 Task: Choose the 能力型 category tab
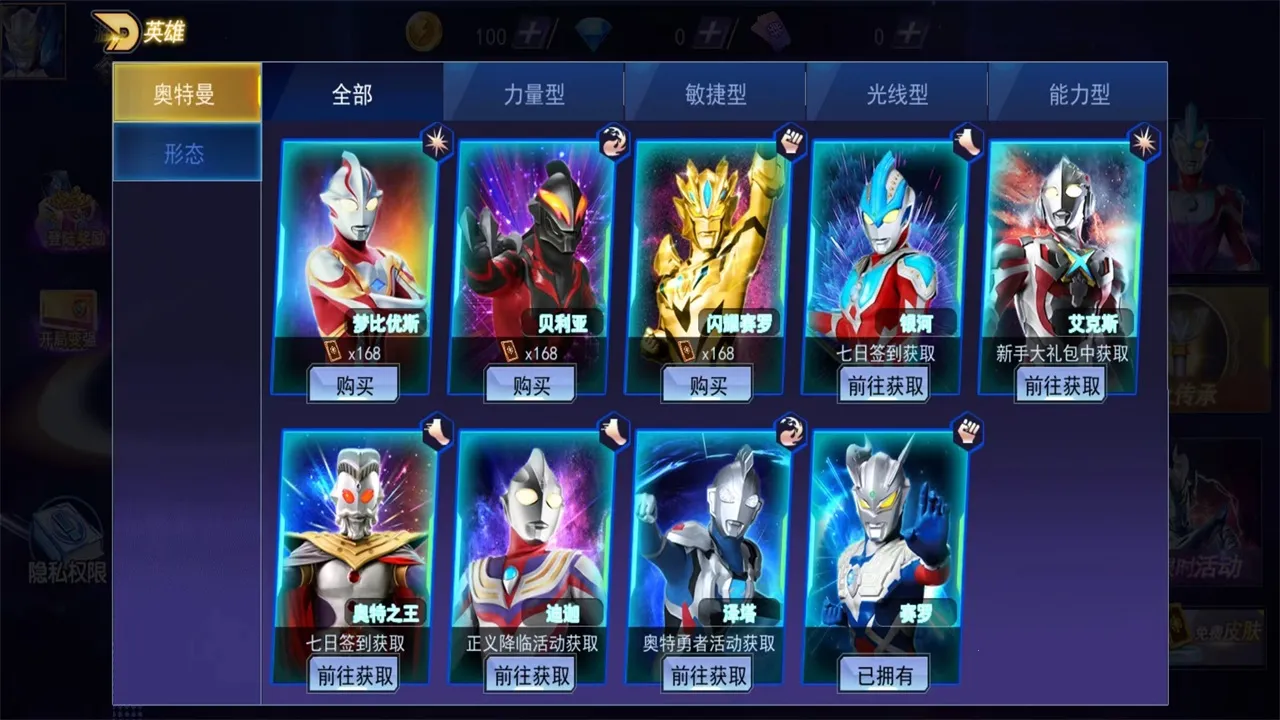tap(1079, 94)
